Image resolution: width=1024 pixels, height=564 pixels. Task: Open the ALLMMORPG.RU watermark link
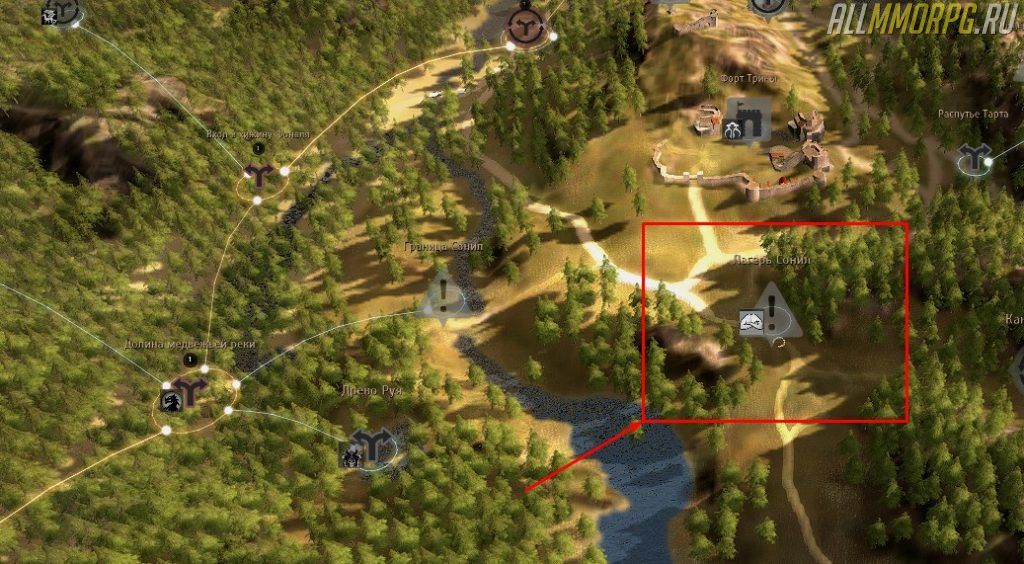coord(921,19)
